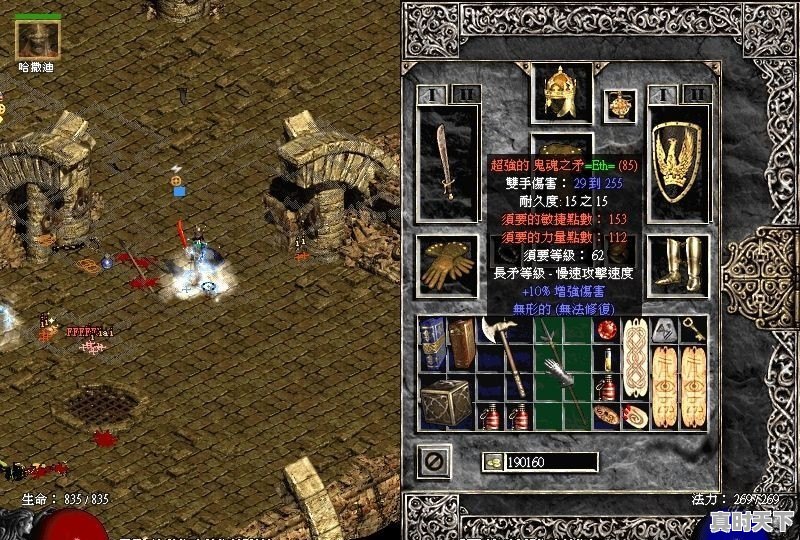Pick up the yellow potion vial

tap(607, 358)
